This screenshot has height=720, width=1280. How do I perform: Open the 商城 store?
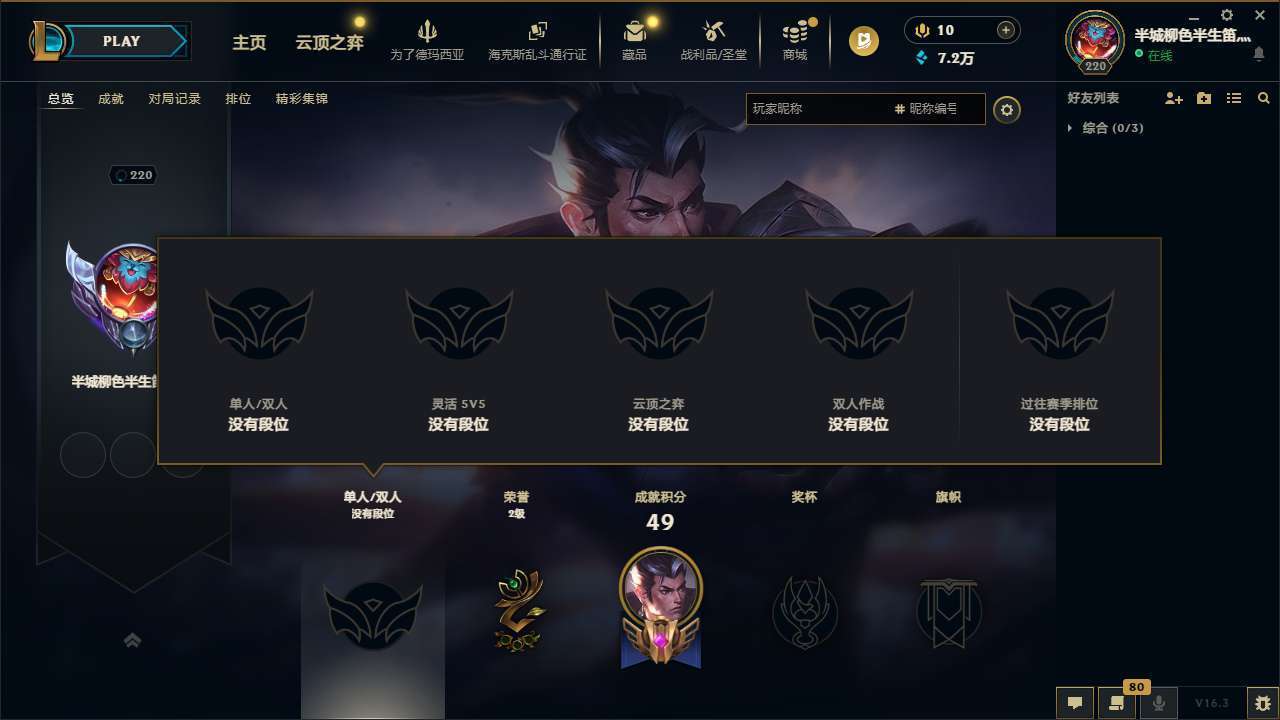tap(795, 40)
